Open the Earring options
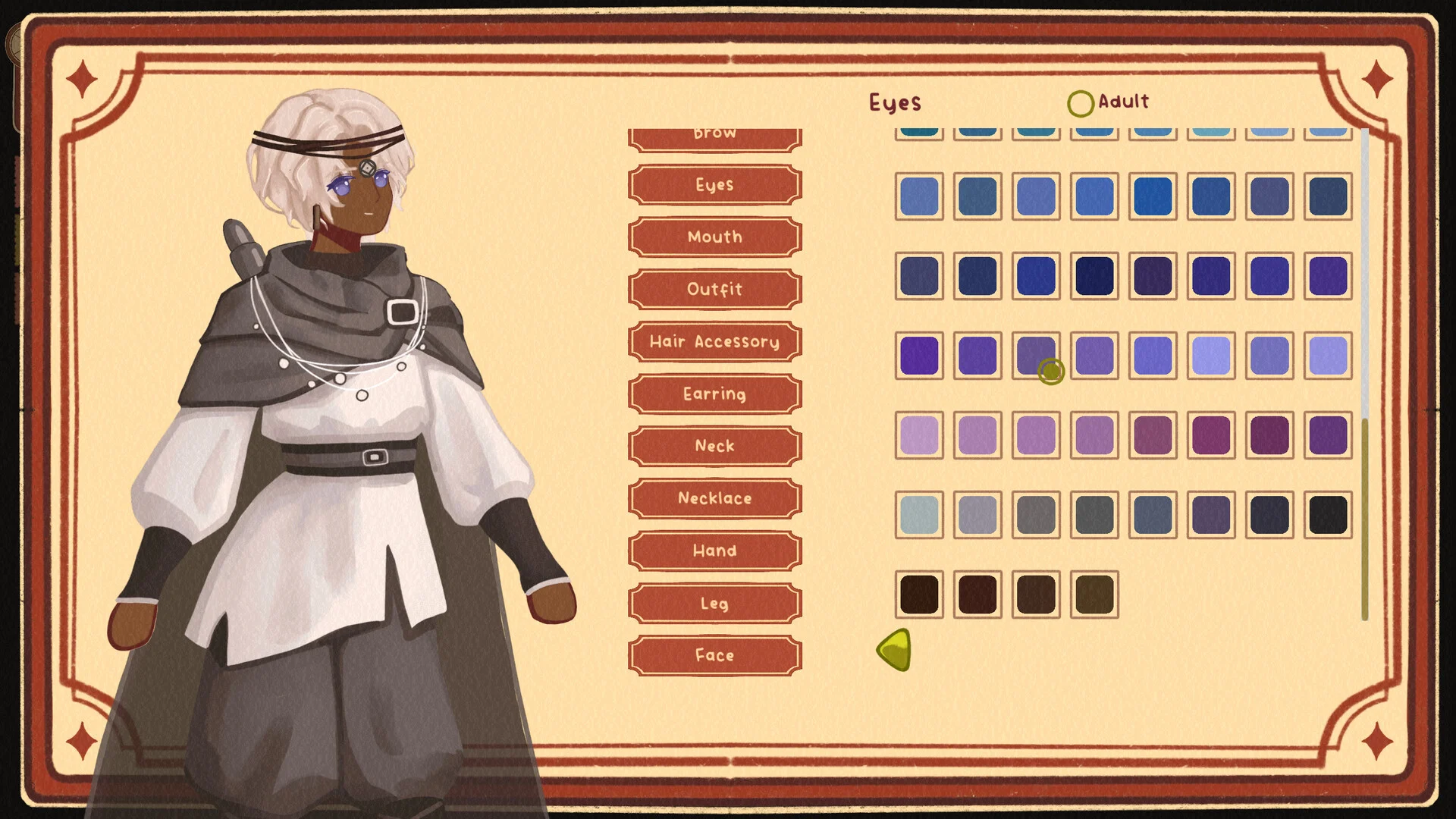This screenshot has height=819, width=1456. [x=714, y=394]
